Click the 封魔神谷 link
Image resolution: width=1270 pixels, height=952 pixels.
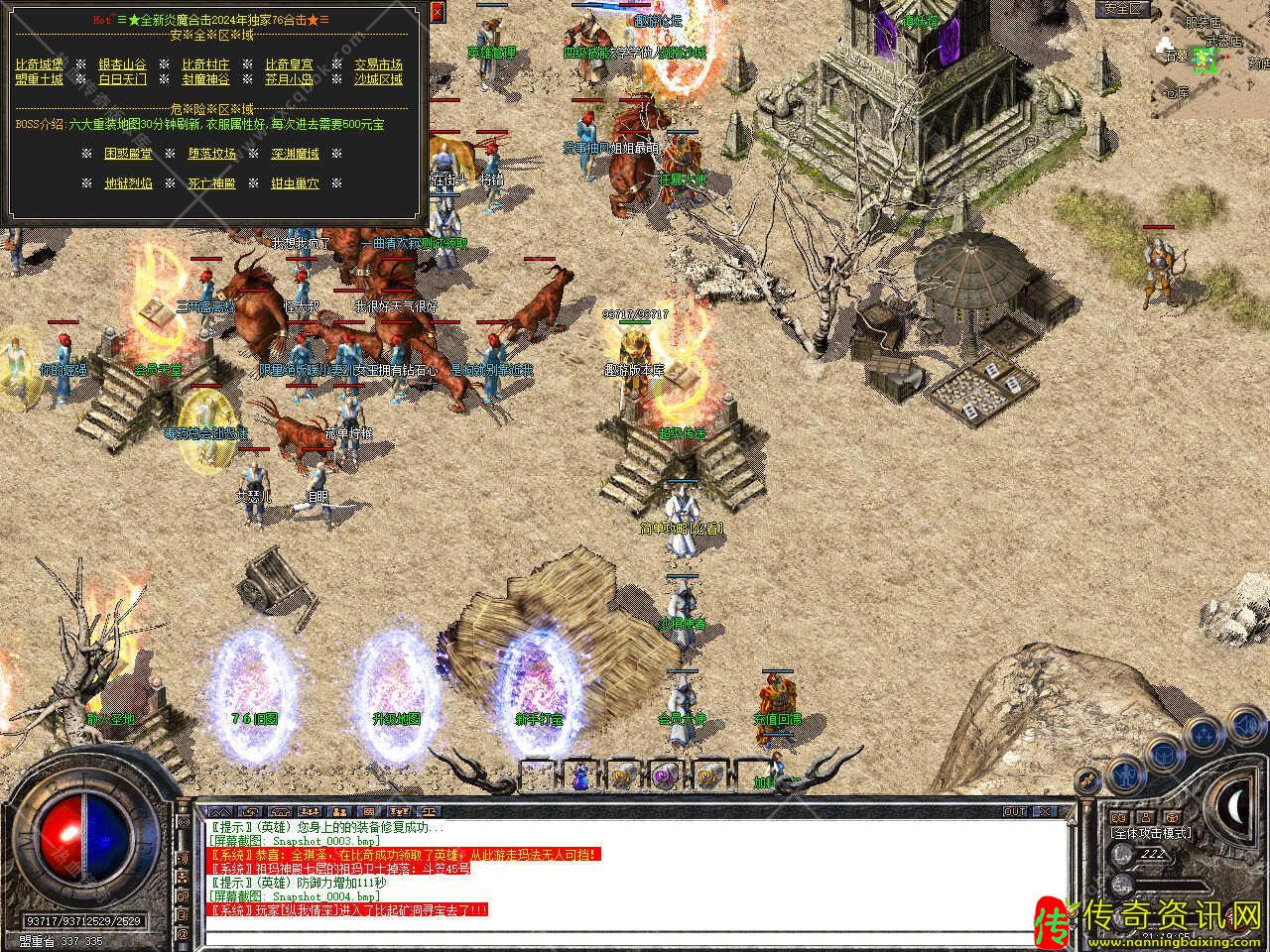tap(205, 79)
